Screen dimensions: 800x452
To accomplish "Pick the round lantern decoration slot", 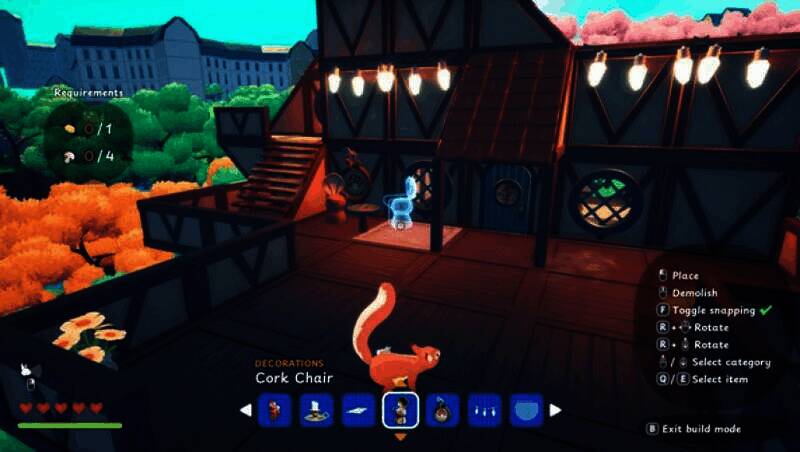I will (x=442, y=410).
